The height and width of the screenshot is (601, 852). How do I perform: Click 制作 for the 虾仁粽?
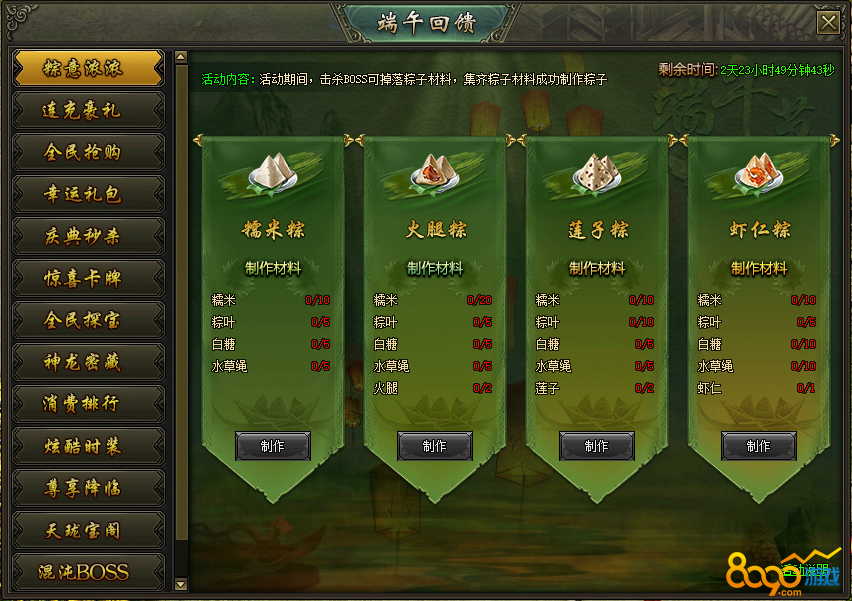(759, 446)
